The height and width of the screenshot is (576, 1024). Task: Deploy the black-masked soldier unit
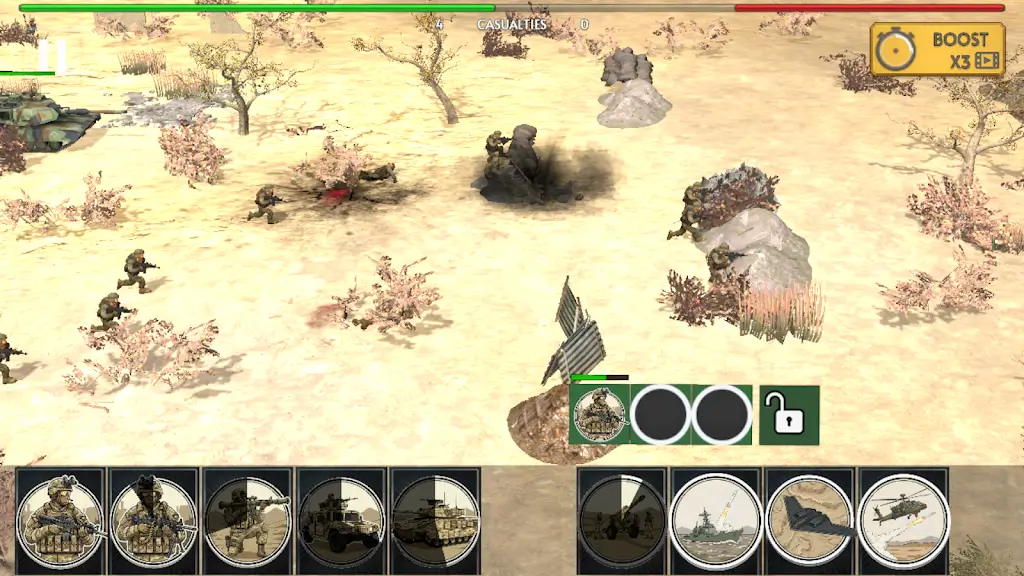coord(152,520)
